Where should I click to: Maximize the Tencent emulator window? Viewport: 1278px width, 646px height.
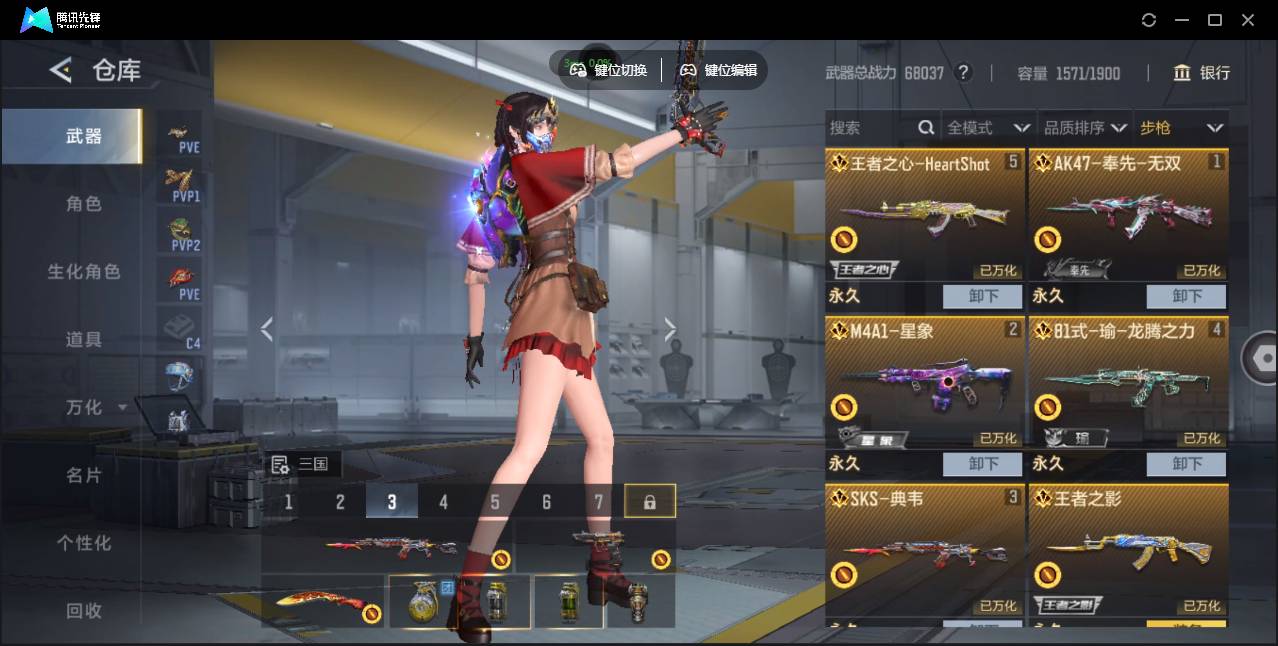[x=1215, y=20]
